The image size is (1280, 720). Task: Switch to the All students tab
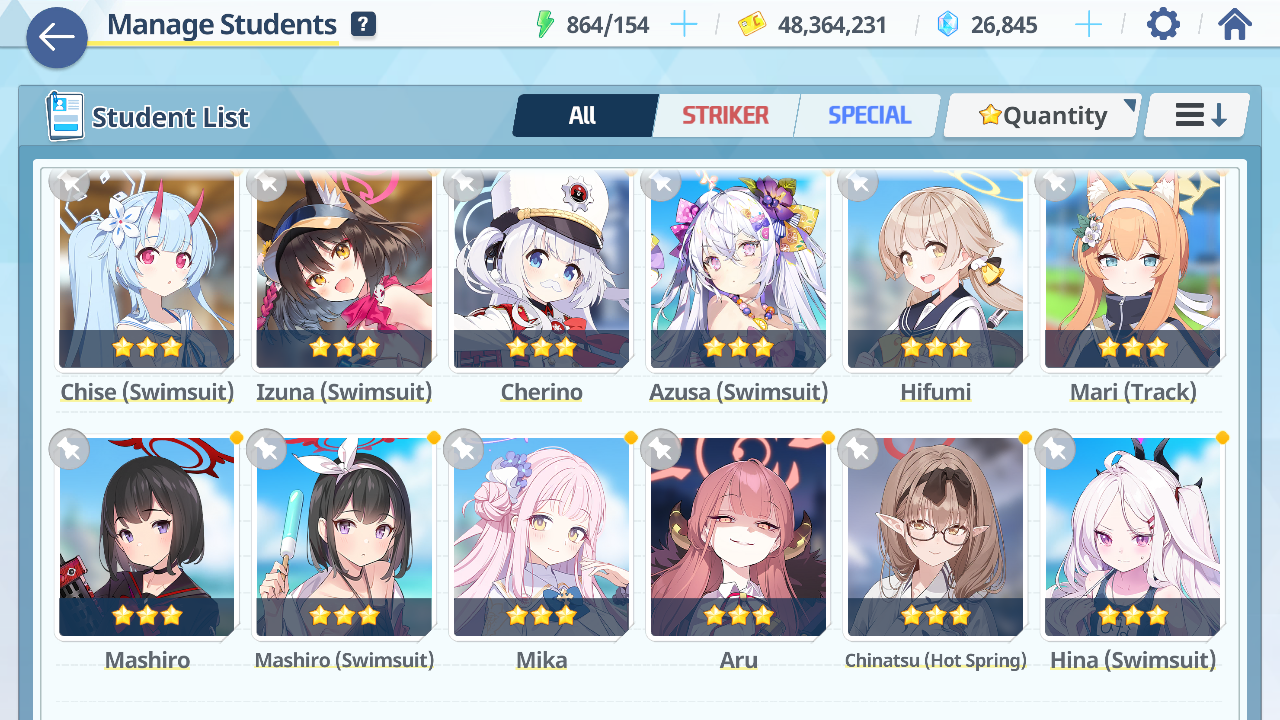point(583,116)
